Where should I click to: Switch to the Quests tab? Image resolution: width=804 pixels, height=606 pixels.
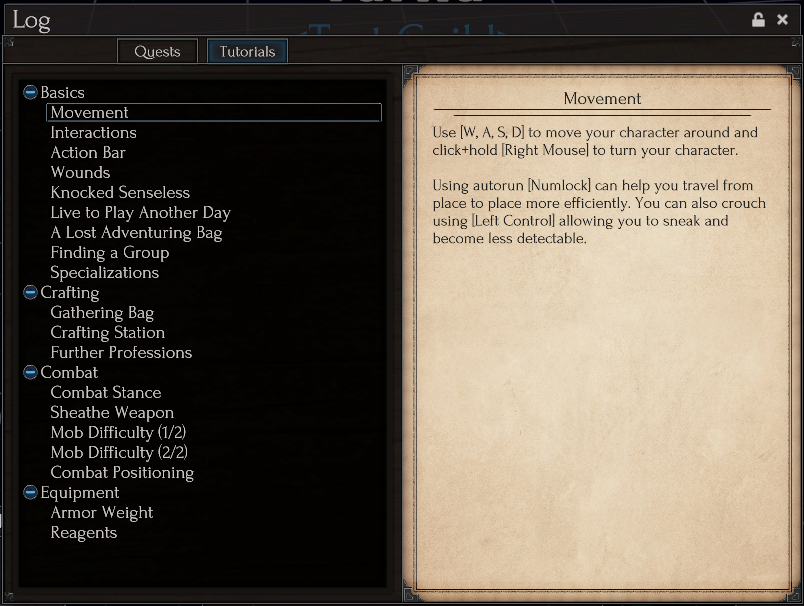pyautogui.click(x=157, y=51)
